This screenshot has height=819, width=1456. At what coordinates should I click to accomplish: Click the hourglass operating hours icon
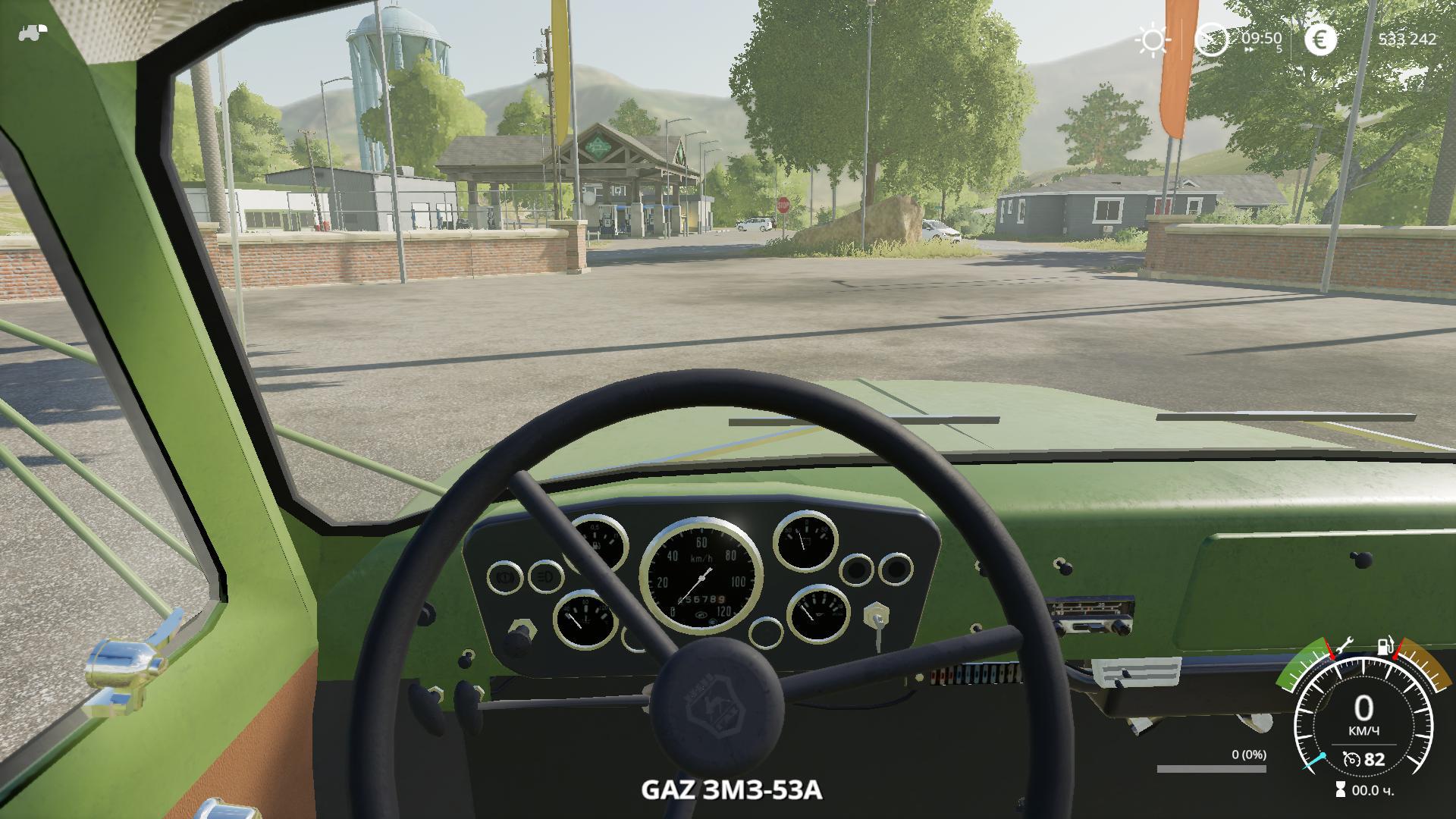[1341, 790]
